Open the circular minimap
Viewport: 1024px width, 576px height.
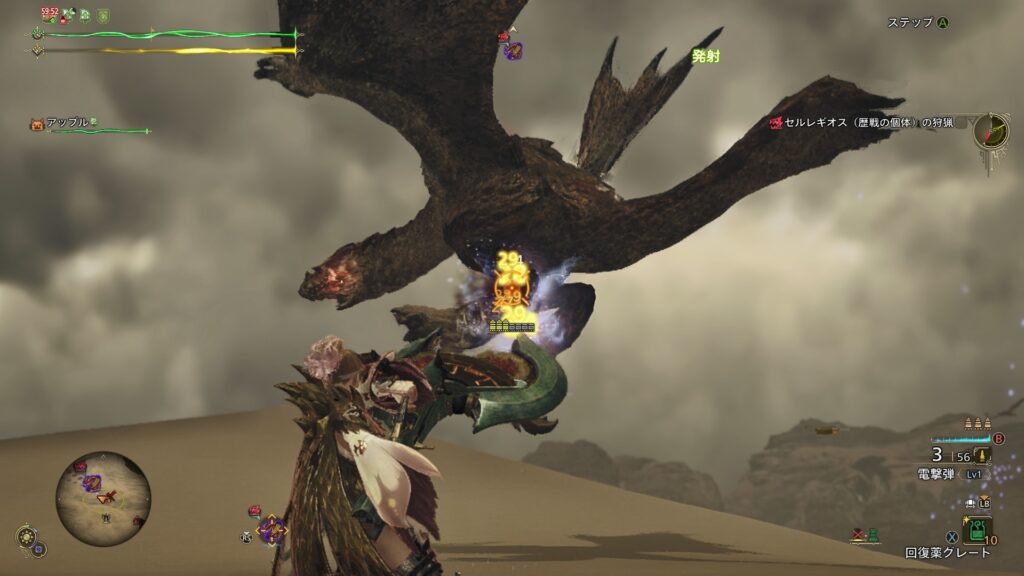(x=103, y=498)
